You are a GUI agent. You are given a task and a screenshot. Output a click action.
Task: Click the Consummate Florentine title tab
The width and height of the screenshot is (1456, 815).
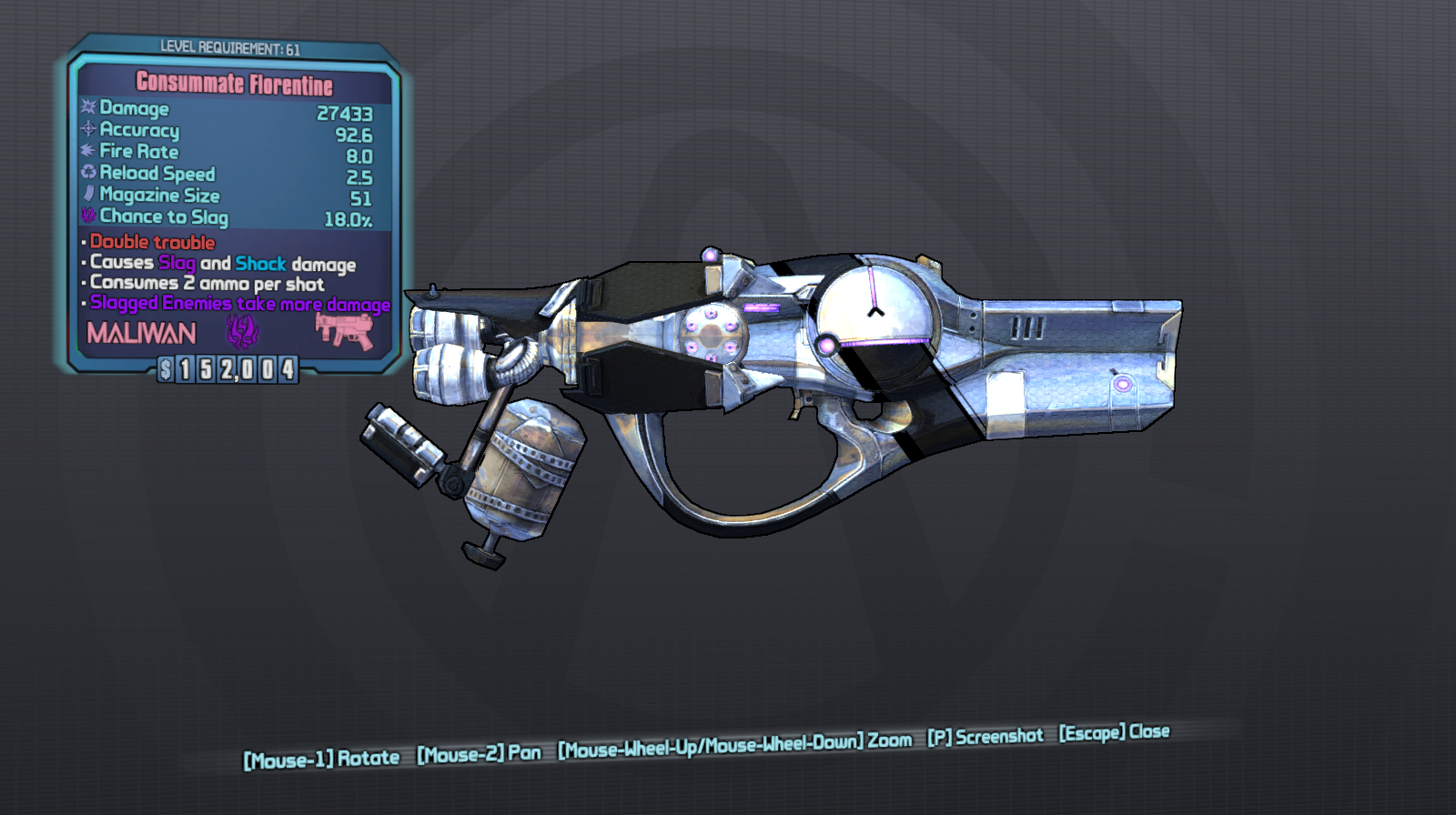point(235,84)
